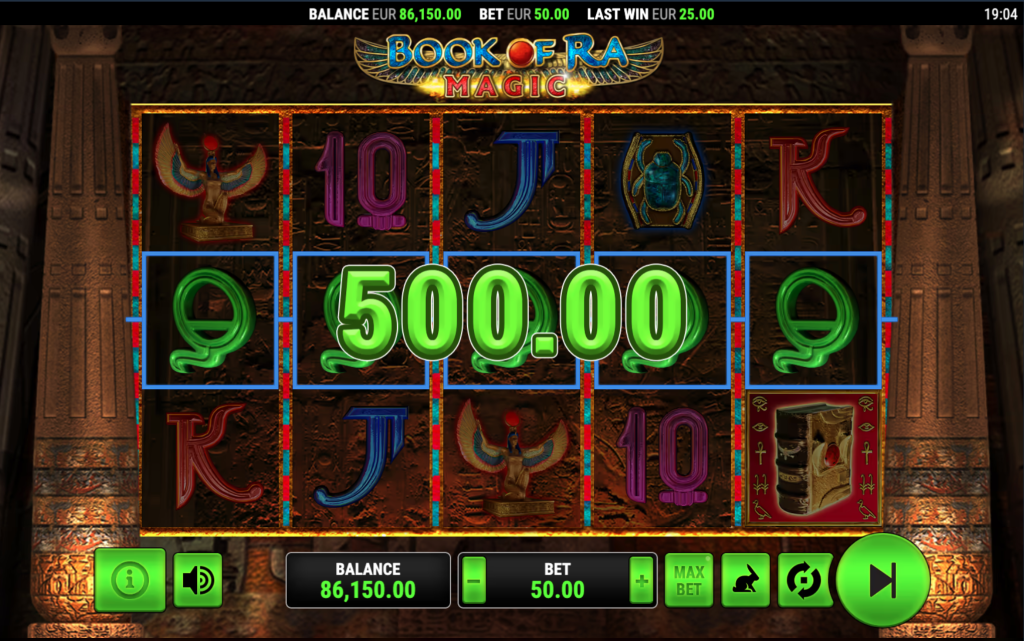1024x641 pixels.
Task: Toggle the rabbit fast-spin mode
Action: click(x=746, y=580)
